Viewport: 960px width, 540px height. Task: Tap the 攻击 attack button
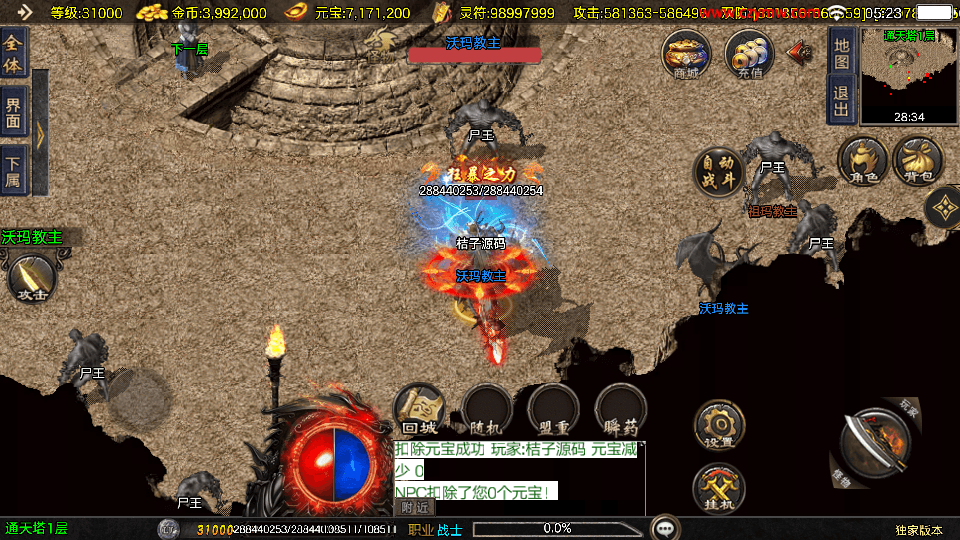click(31, 280)
